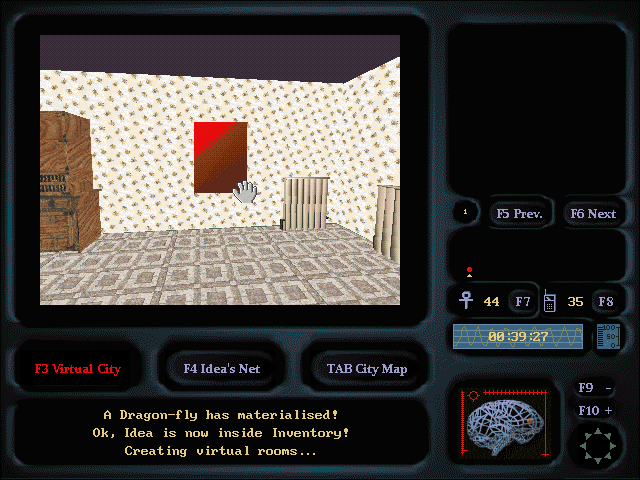Open the Idea's Net screen

(x=222, y=368)
